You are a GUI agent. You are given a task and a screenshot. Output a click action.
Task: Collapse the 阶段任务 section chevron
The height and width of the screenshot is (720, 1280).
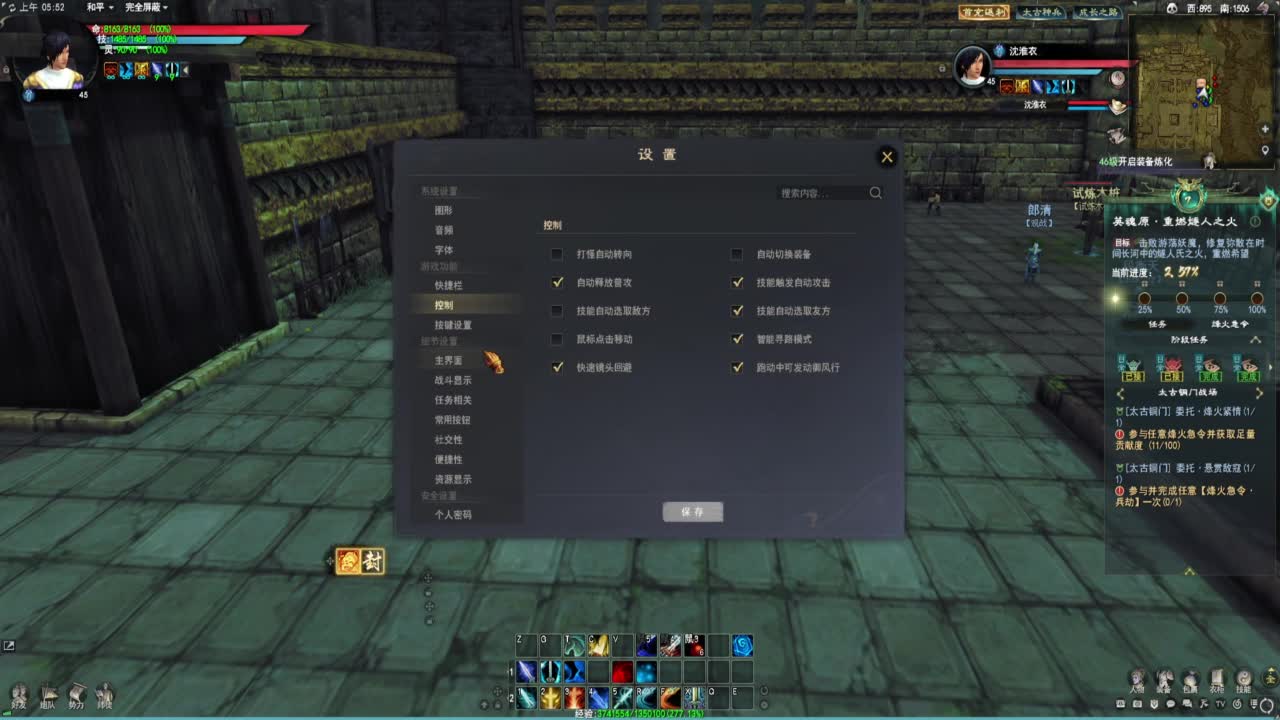pos(1257,340)
